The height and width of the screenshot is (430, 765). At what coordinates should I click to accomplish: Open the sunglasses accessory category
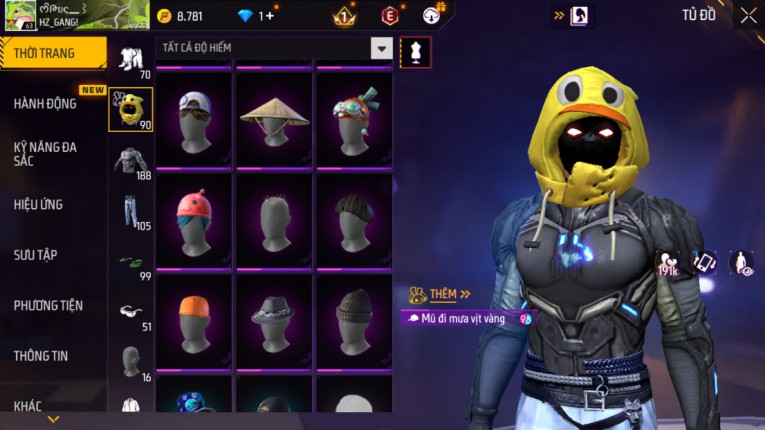tap(130, 311)
